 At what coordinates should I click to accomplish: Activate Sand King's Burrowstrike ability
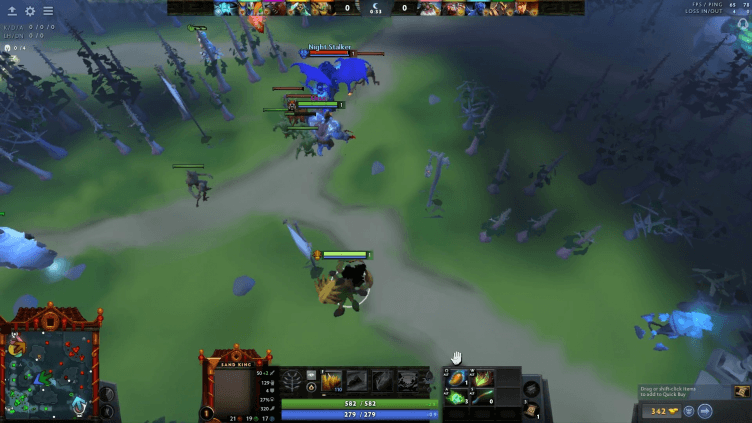point(331,380)
